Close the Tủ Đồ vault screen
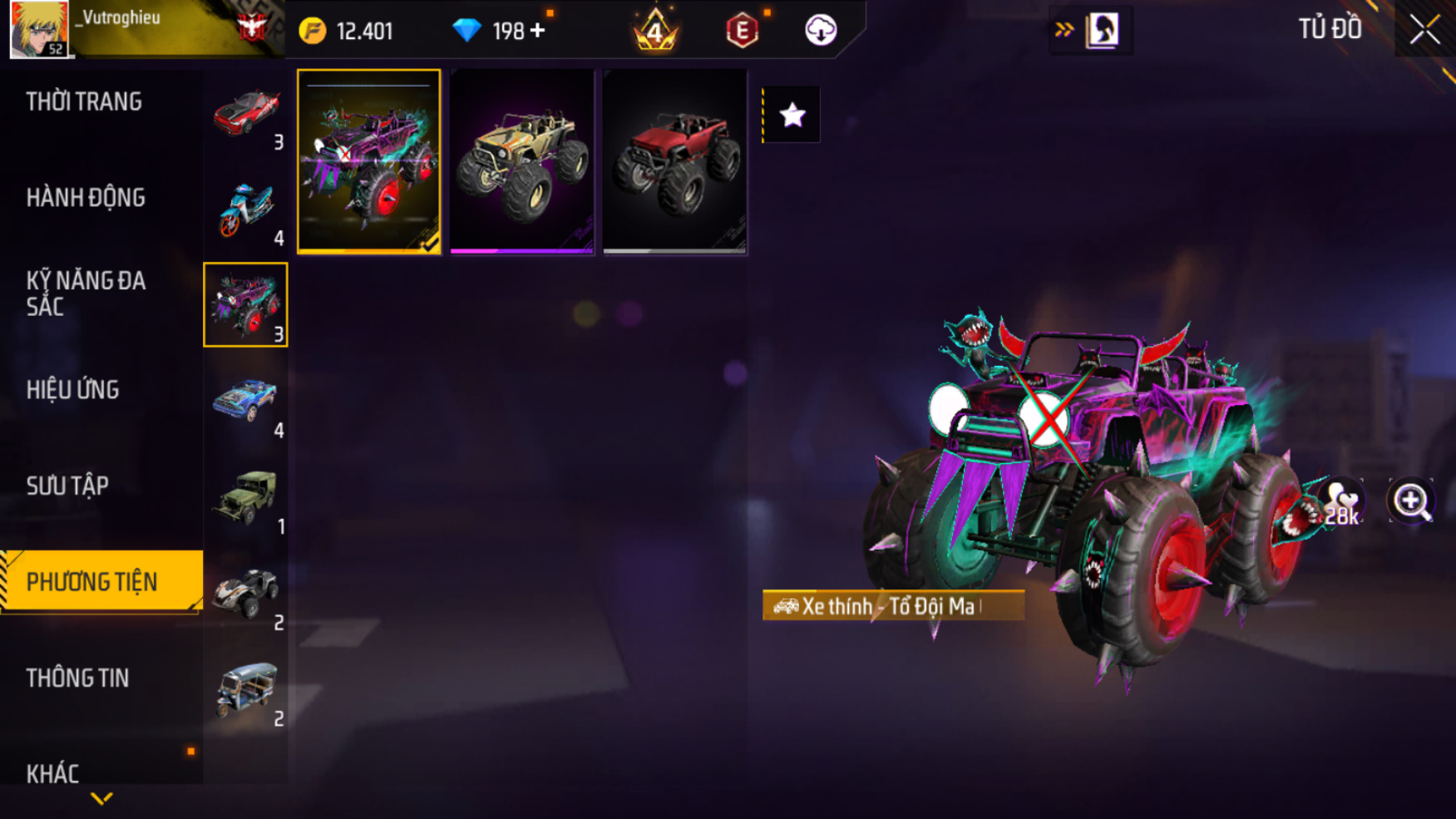Viewport: 1456px width, 819px height. tap(1424, 30)
